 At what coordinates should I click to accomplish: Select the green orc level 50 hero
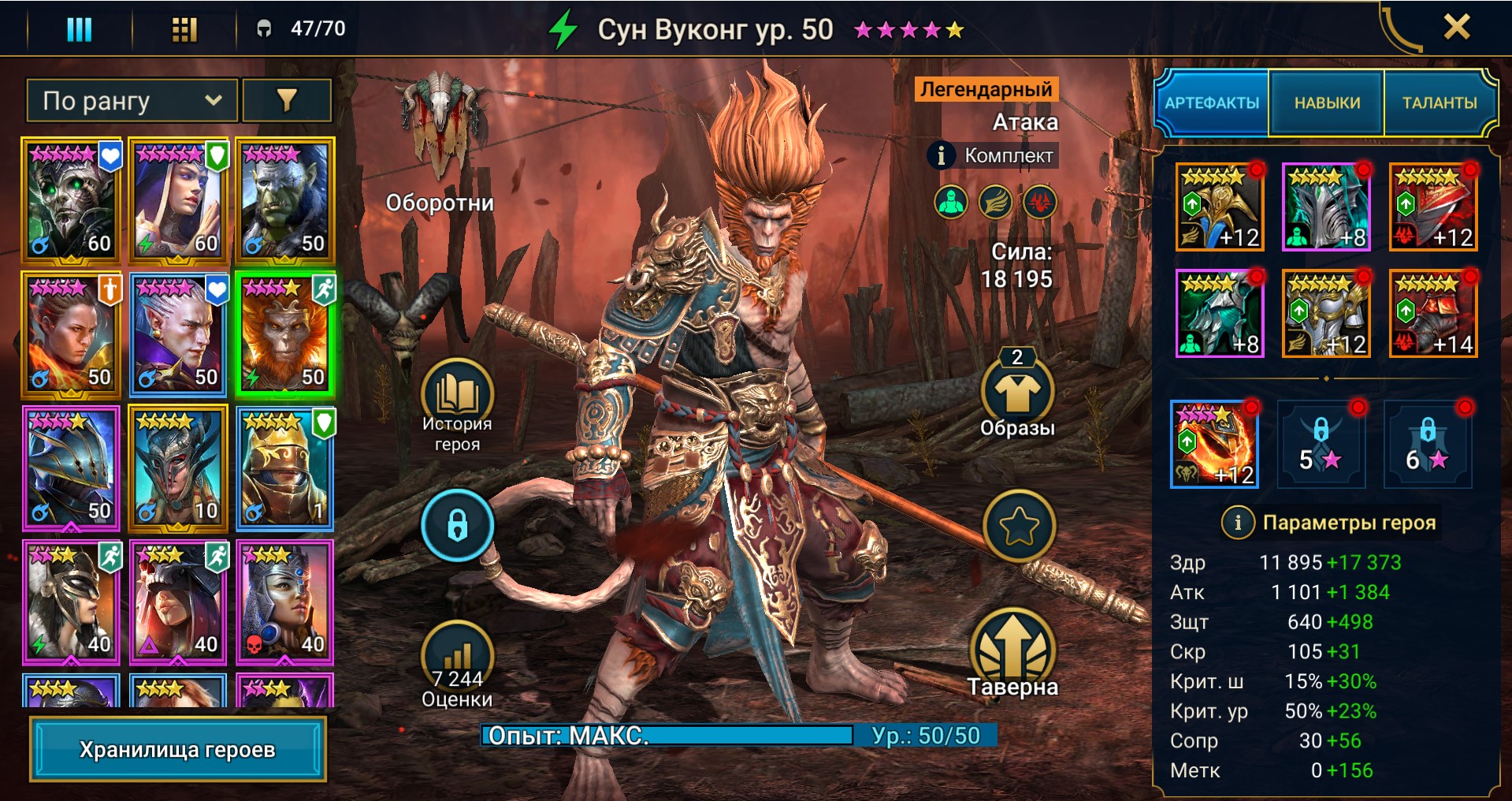pyautogui.click(x=285, y=201)
